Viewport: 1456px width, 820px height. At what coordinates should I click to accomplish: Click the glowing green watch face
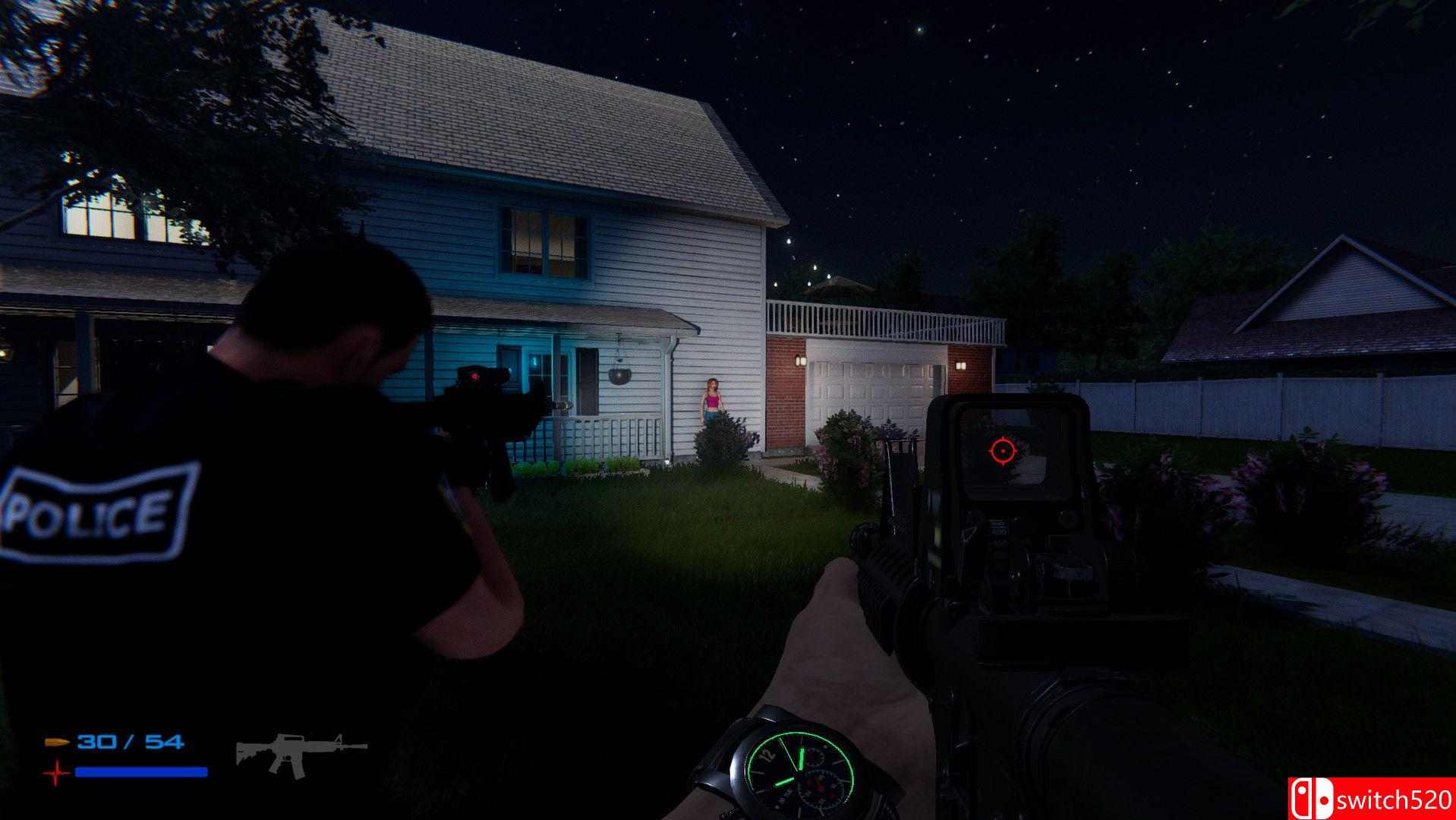pyautogui.click(x=796, y=769)
